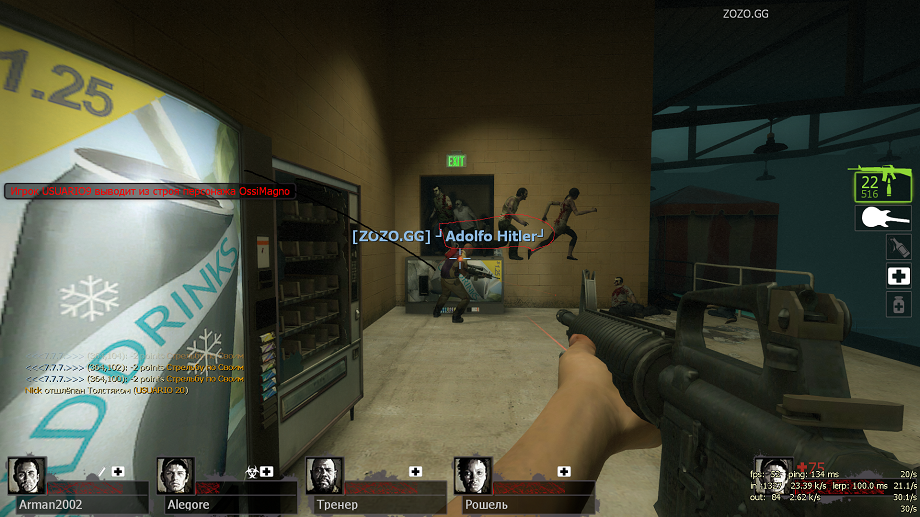
Task: Select the assault rifle weapon slot
Action: click(881, 184)
